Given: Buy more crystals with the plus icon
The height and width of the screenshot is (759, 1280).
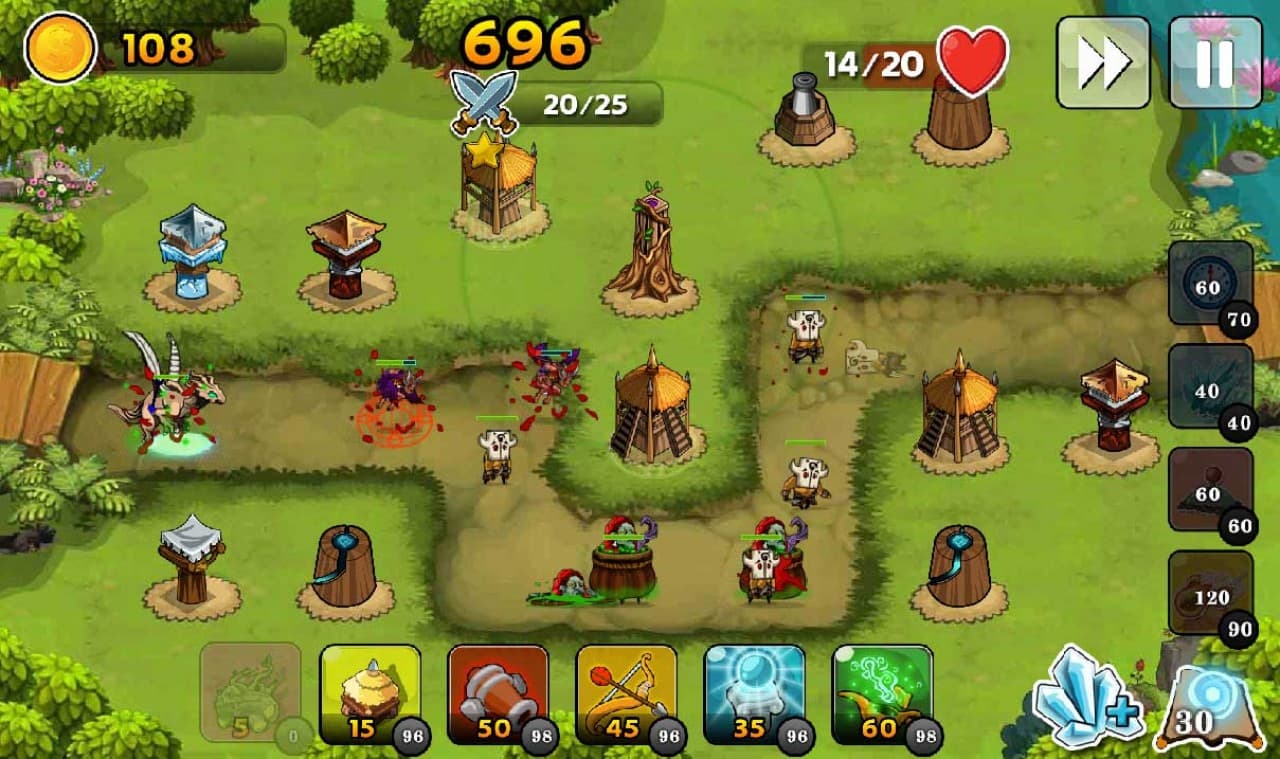Looking at the screenshot, I should click(1087, 696).
